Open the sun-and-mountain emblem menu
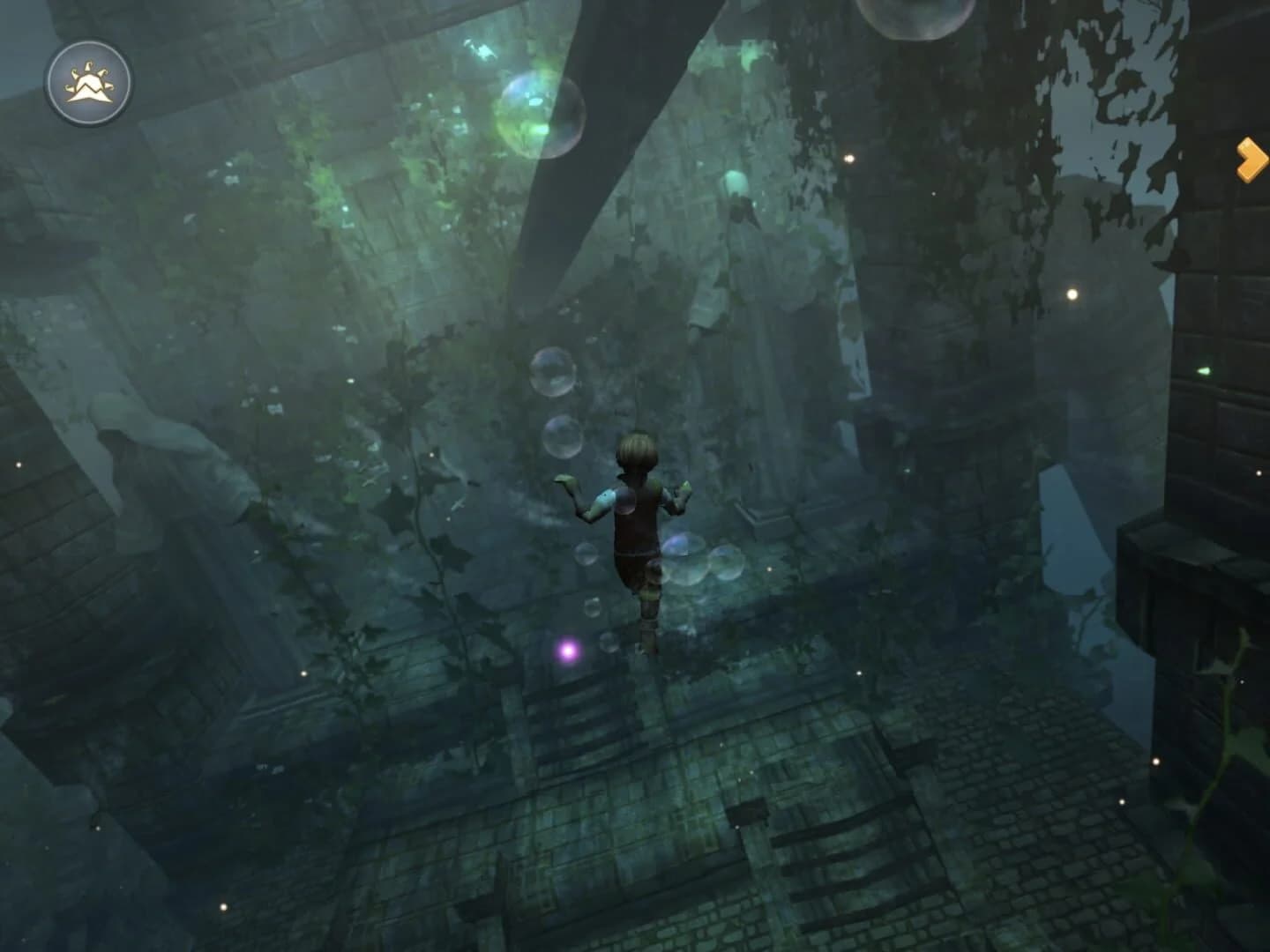The height and width of the screenshot is (952, 1270). point(88,82)
